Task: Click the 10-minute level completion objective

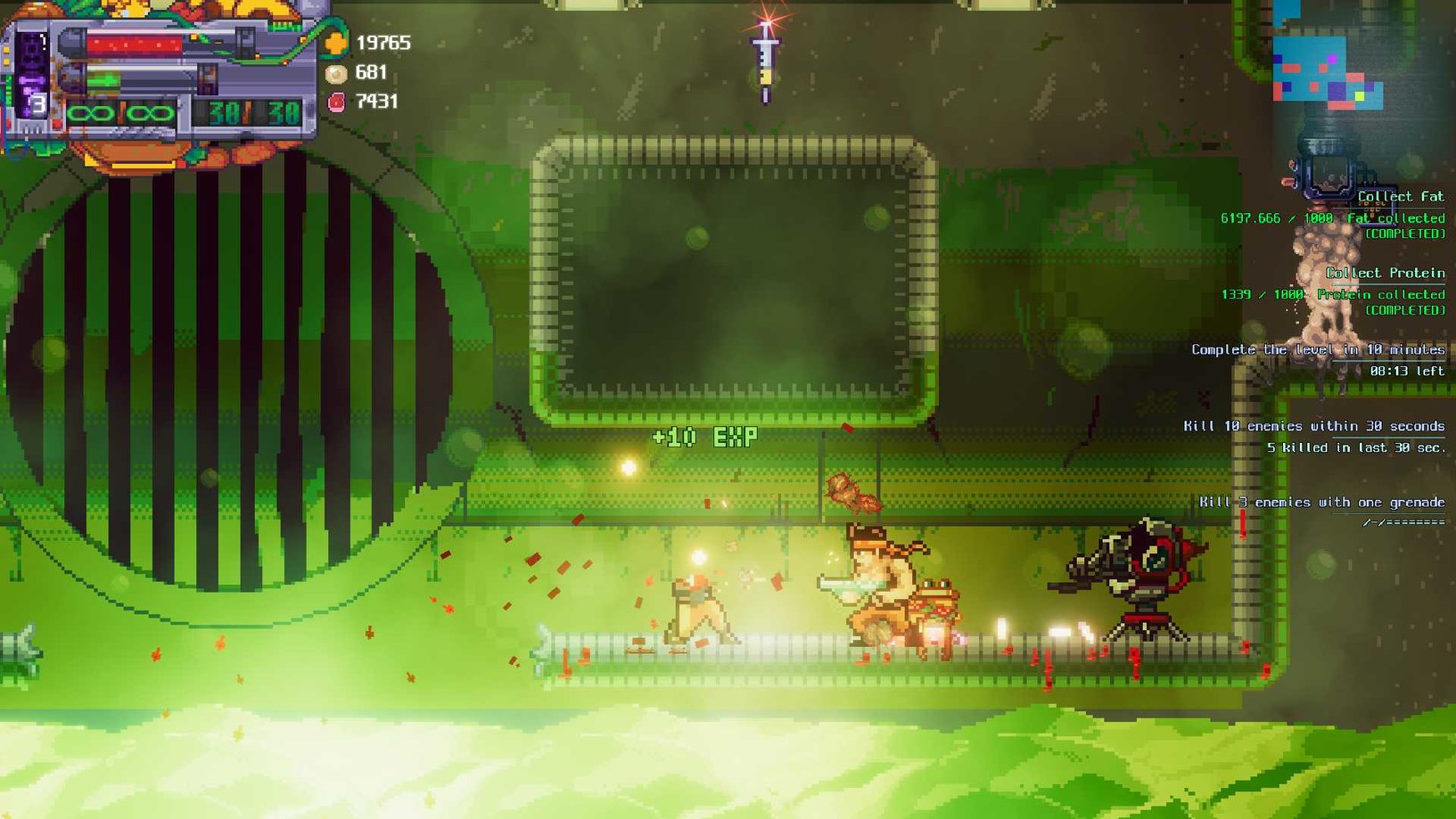Action: [x=1318, y=350]
